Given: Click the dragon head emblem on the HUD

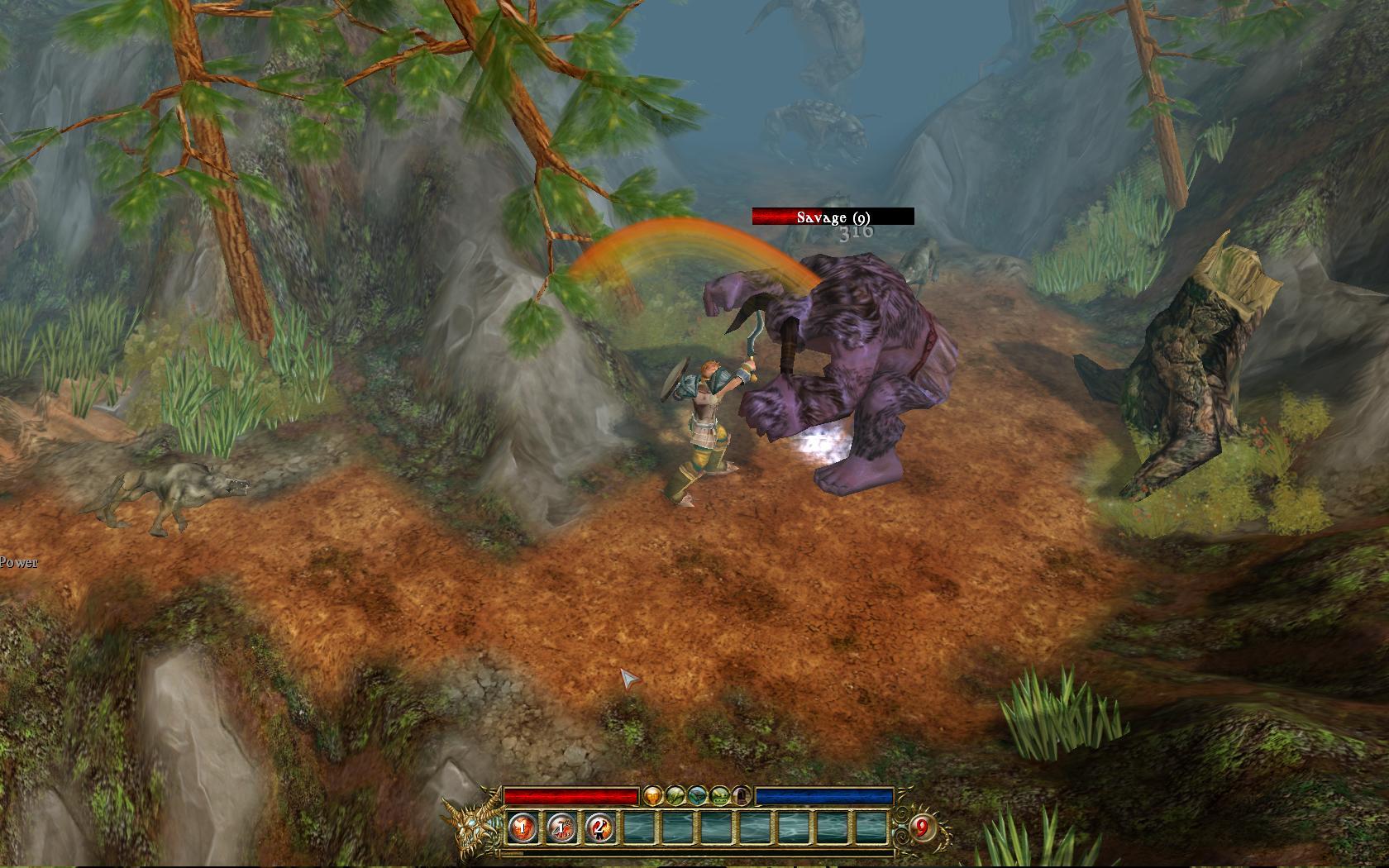Looking at the screenshot, I should tap(471, 827).
